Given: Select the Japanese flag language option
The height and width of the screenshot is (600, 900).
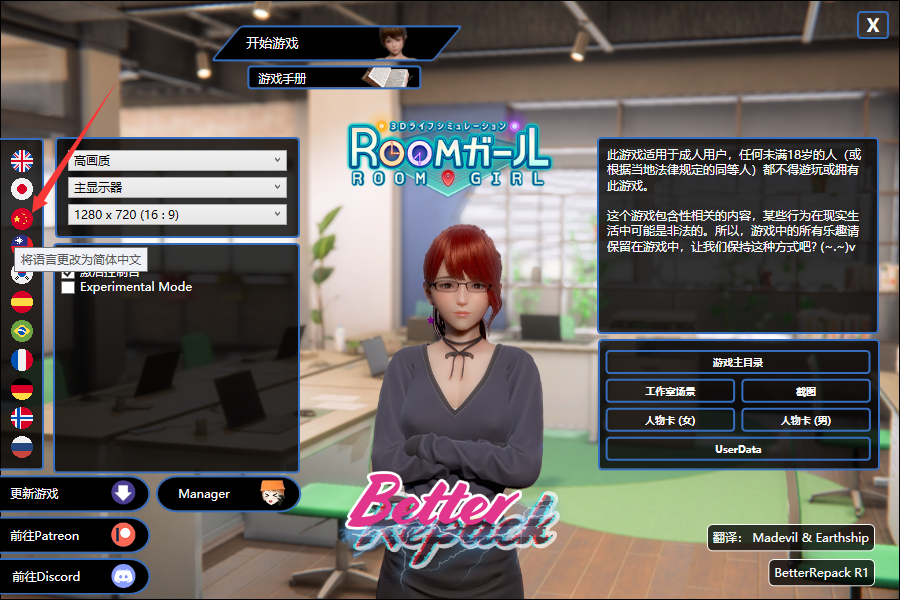Looking at the screenshot, I should [x=22, y=188].
